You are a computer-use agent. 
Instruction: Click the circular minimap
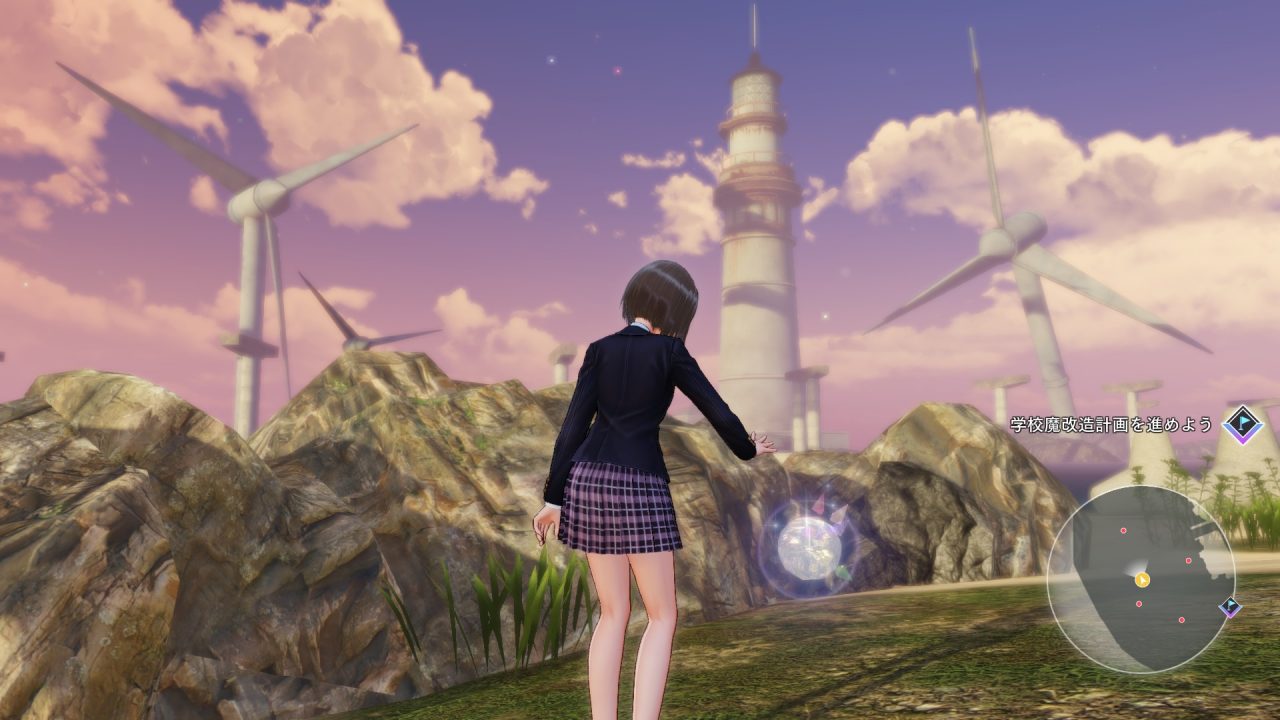(1140, 579)
